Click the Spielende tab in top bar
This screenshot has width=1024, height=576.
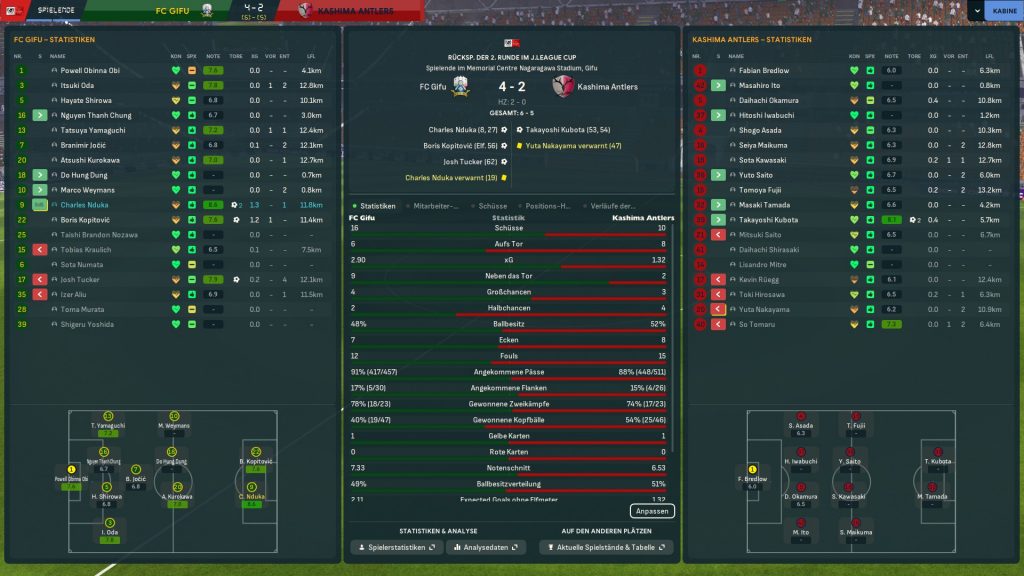click(56, 11)
